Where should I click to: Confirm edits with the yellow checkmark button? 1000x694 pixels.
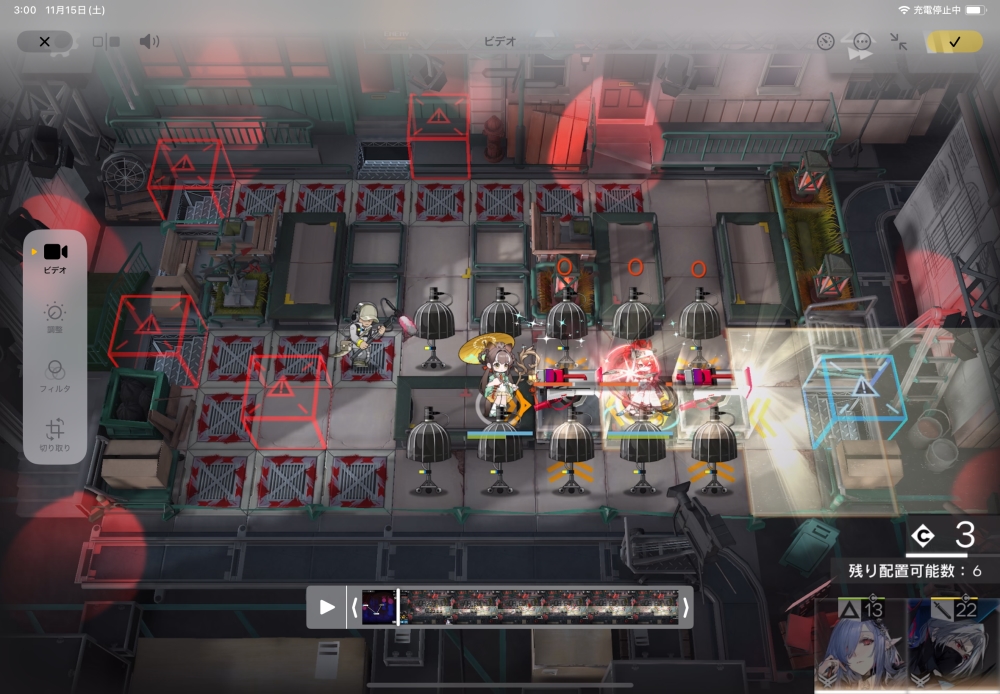pyautogui.click(x=953, y=42)
